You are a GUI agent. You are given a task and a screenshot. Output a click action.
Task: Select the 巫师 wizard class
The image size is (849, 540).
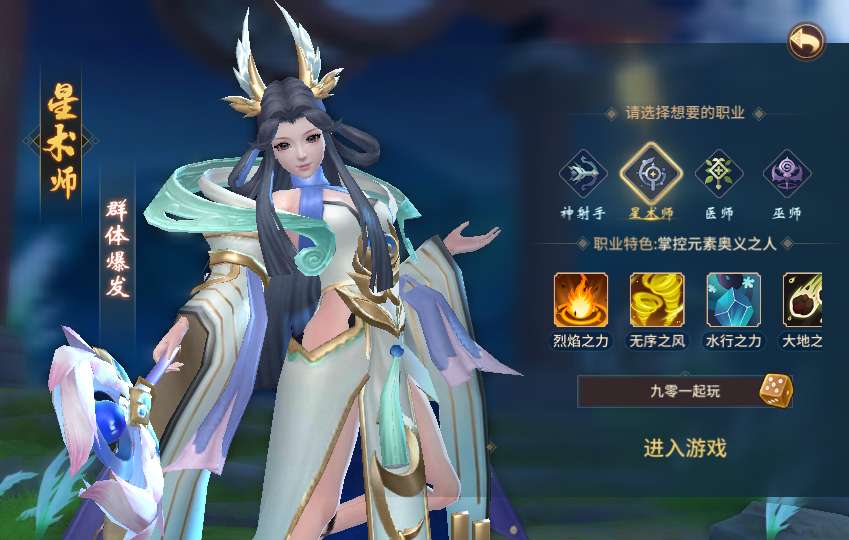click(787, 174)
